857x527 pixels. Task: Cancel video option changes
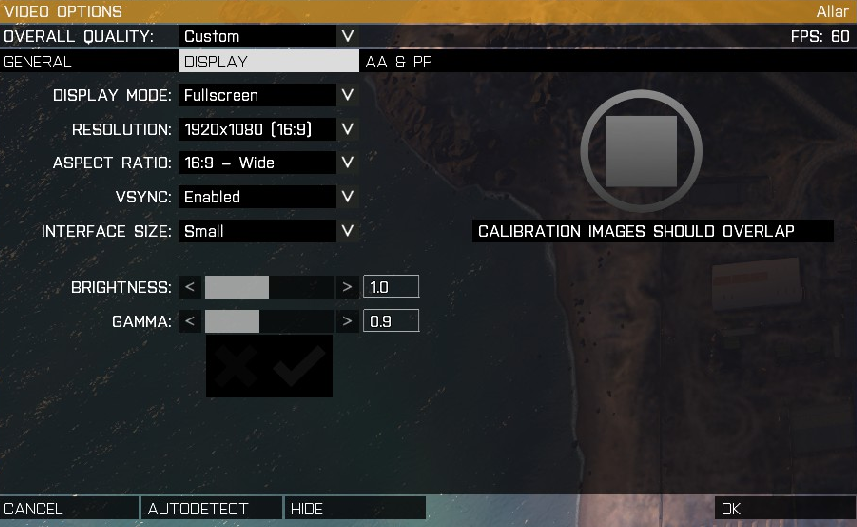tap(69, 508)
